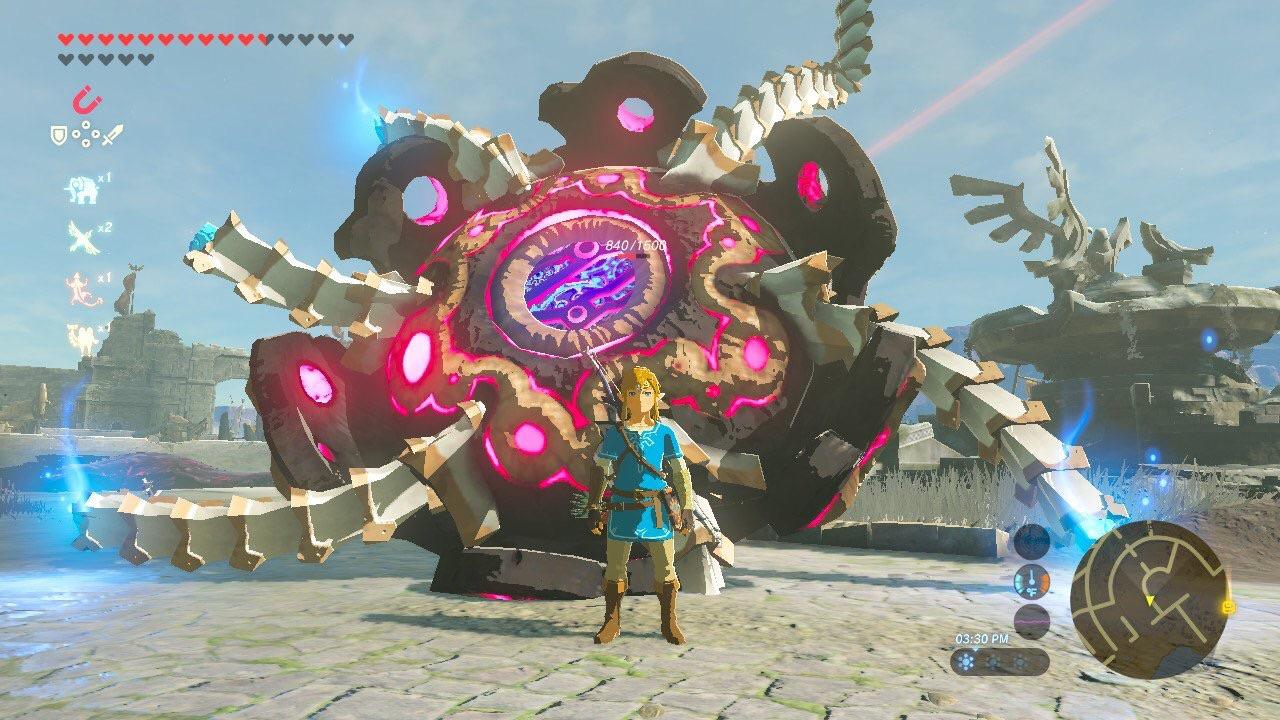Viewport: 1280px width, 720px height.
Task: Toggle the up arrow on the D-pad indicator
Action: coord(84,126)
